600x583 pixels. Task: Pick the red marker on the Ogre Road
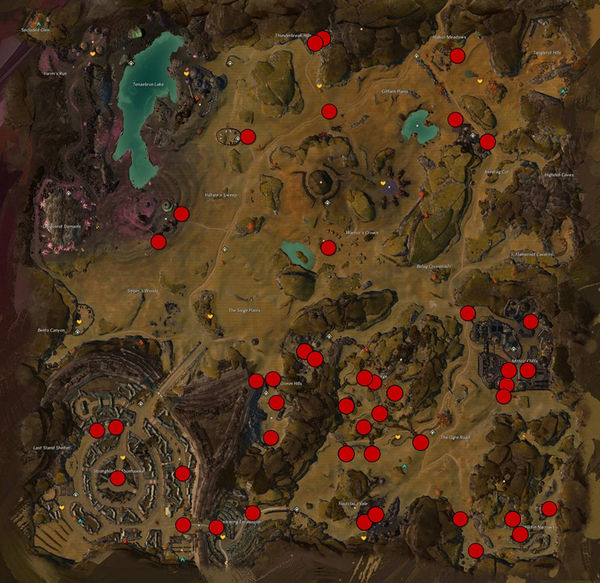tap(420, 442)
